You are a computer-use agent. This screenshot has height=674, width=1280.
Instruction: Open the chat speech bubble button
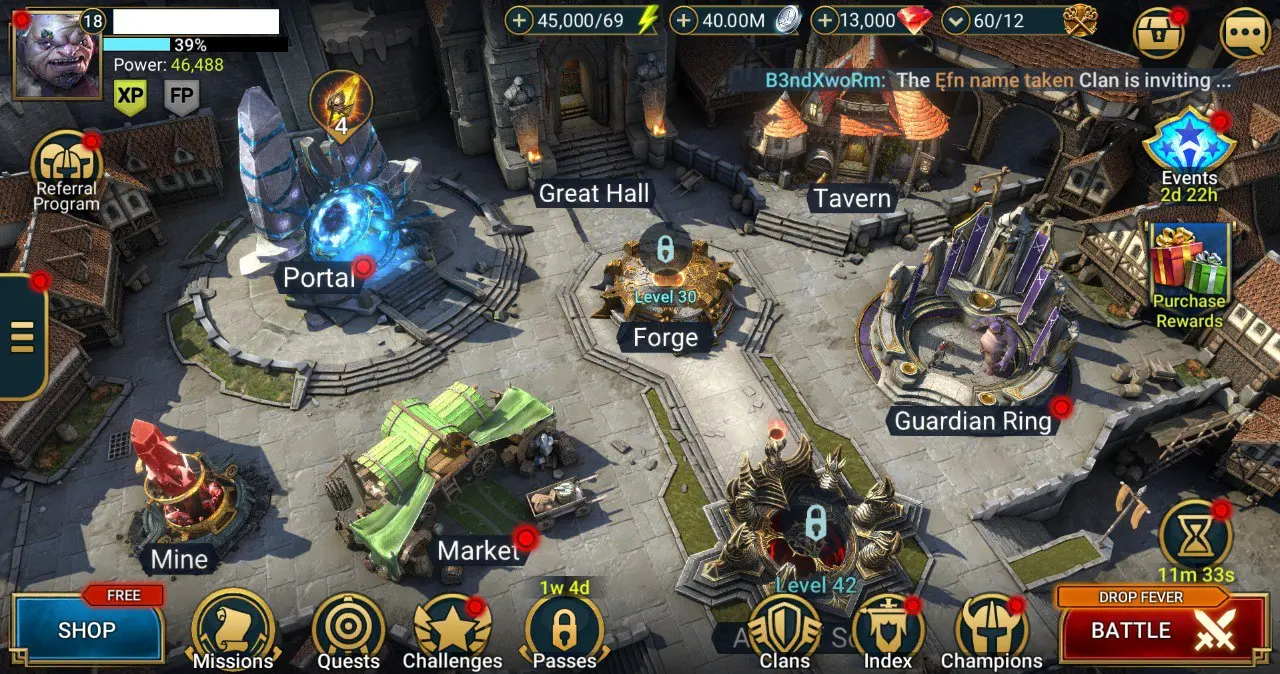coord(1245,33)
